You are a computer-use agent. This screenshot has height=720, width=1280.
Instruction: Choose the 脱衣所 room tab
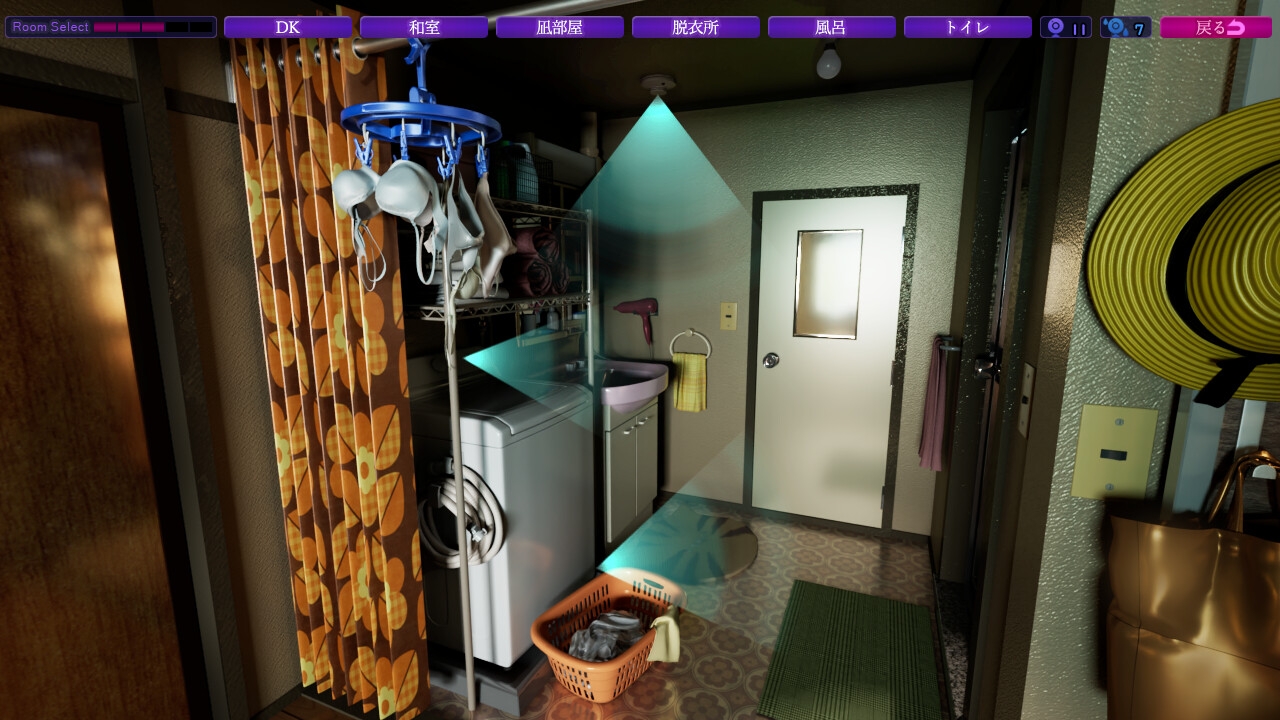(696, 27)
